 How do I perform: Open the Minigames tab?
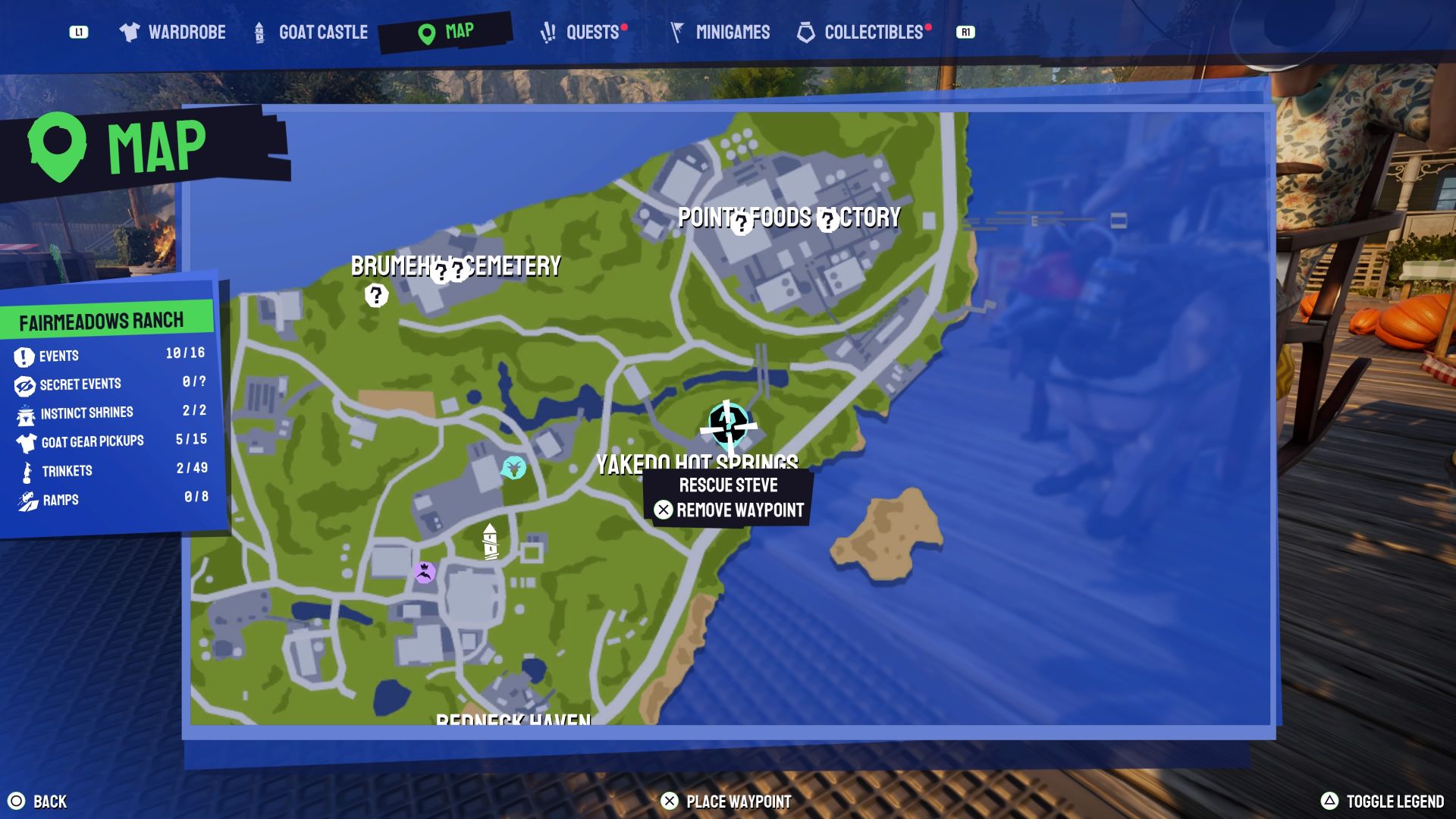pos(720,32)
